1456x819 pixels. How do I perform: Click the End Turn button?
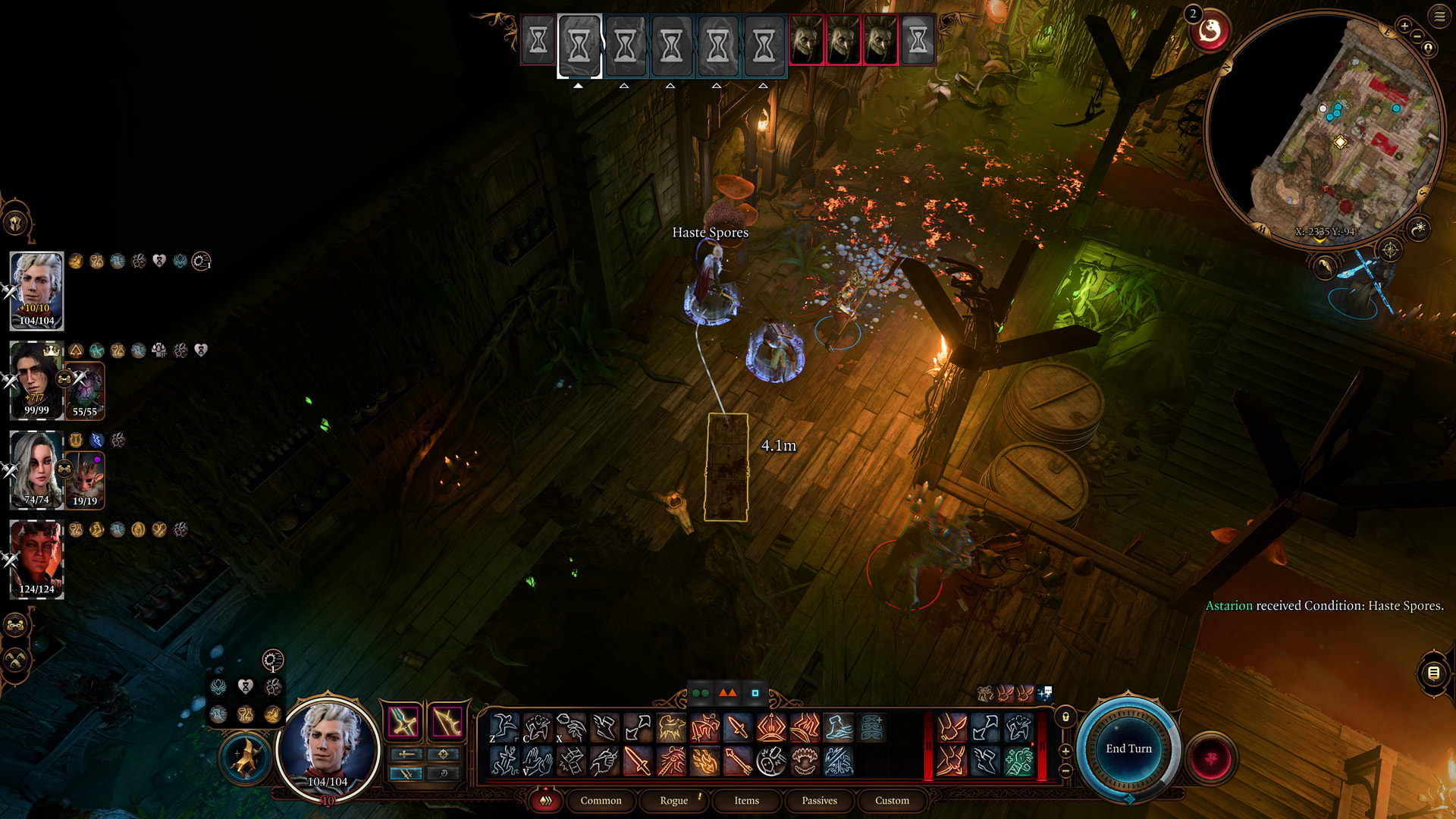(1128, 748)
